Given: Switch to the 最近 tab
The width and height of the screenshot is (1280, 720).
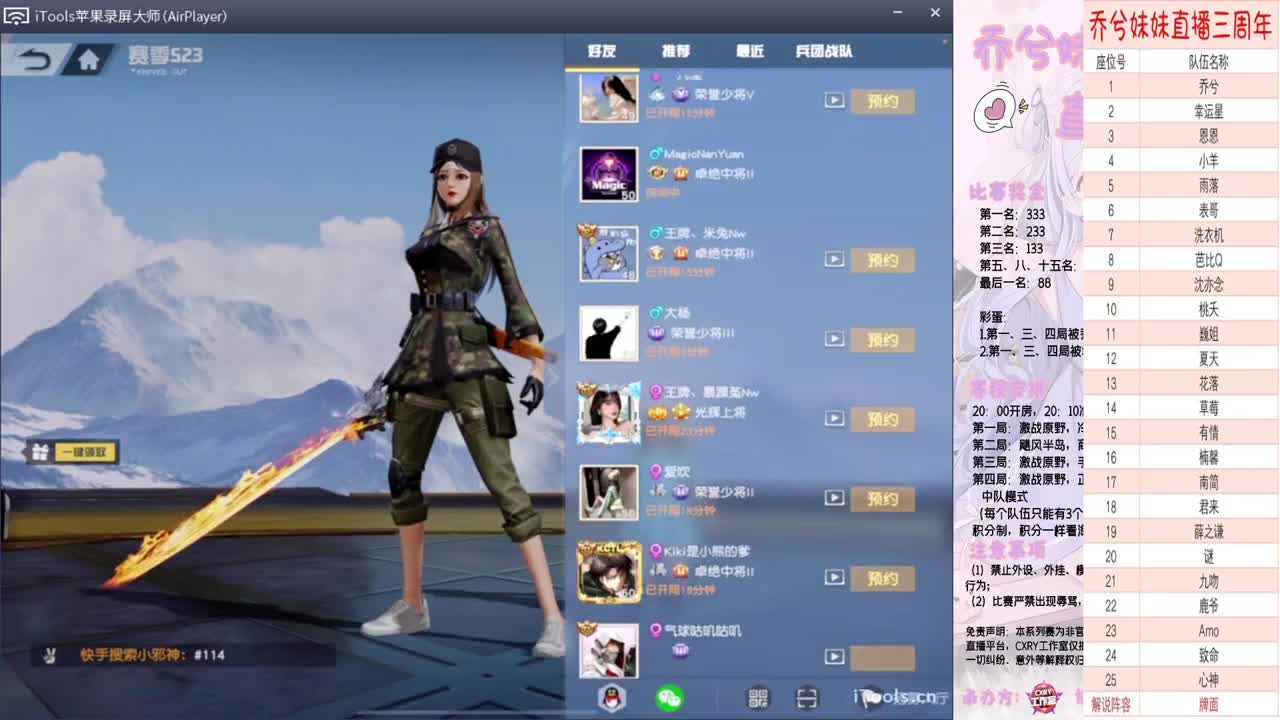Looking at the screenshot, I should tap(748, 52).
